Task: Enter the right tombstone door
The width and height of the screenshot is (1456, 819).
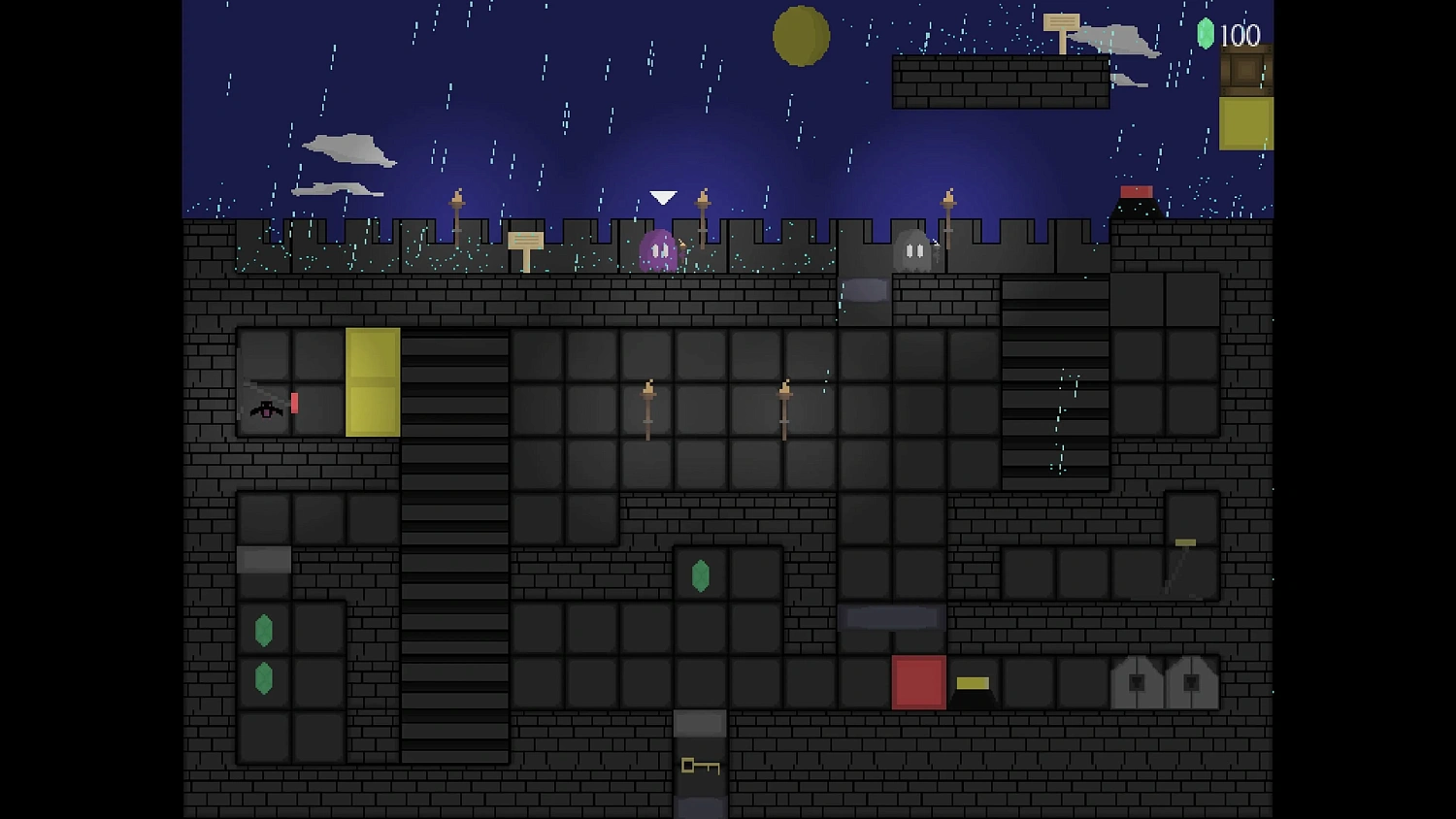Action: 1192,682
